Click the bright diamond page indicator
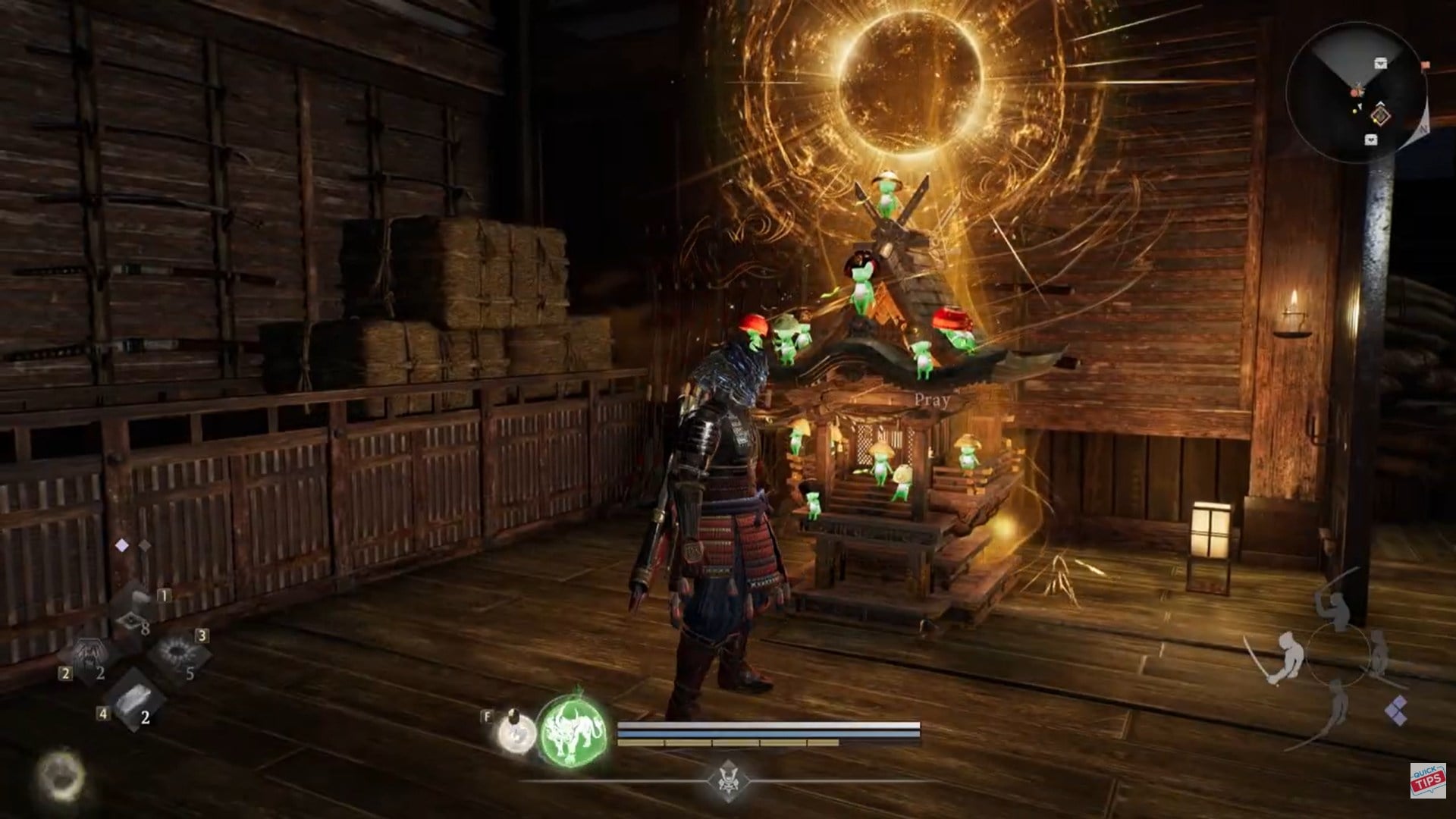Viewport: 1456px width, 819px height. pyautogui.click(x=121, y=545)
